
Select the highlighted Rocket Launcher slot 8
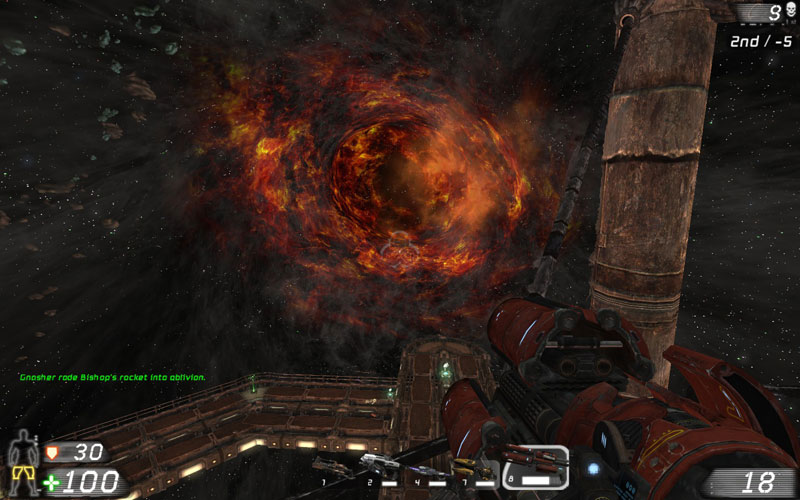tap(534, 465)
